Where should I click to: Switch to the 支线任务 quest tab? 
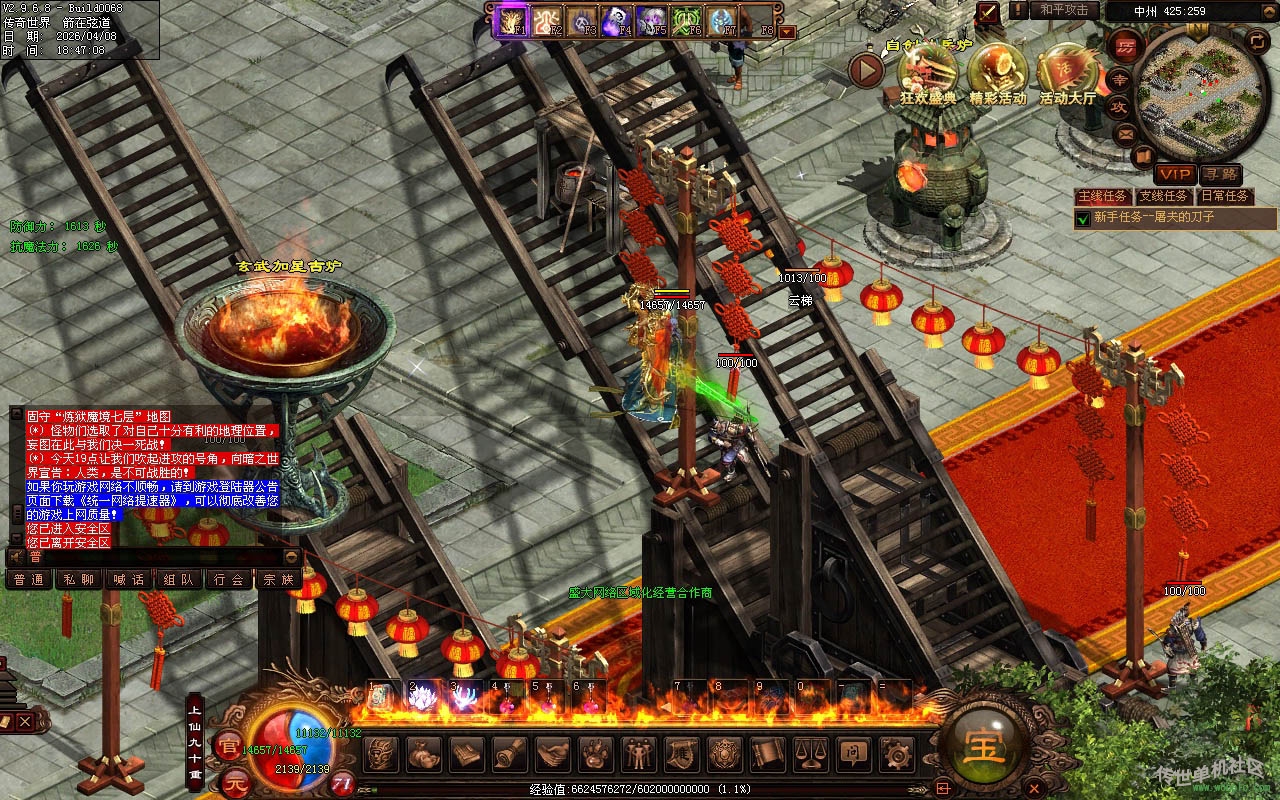point(1164,196)
